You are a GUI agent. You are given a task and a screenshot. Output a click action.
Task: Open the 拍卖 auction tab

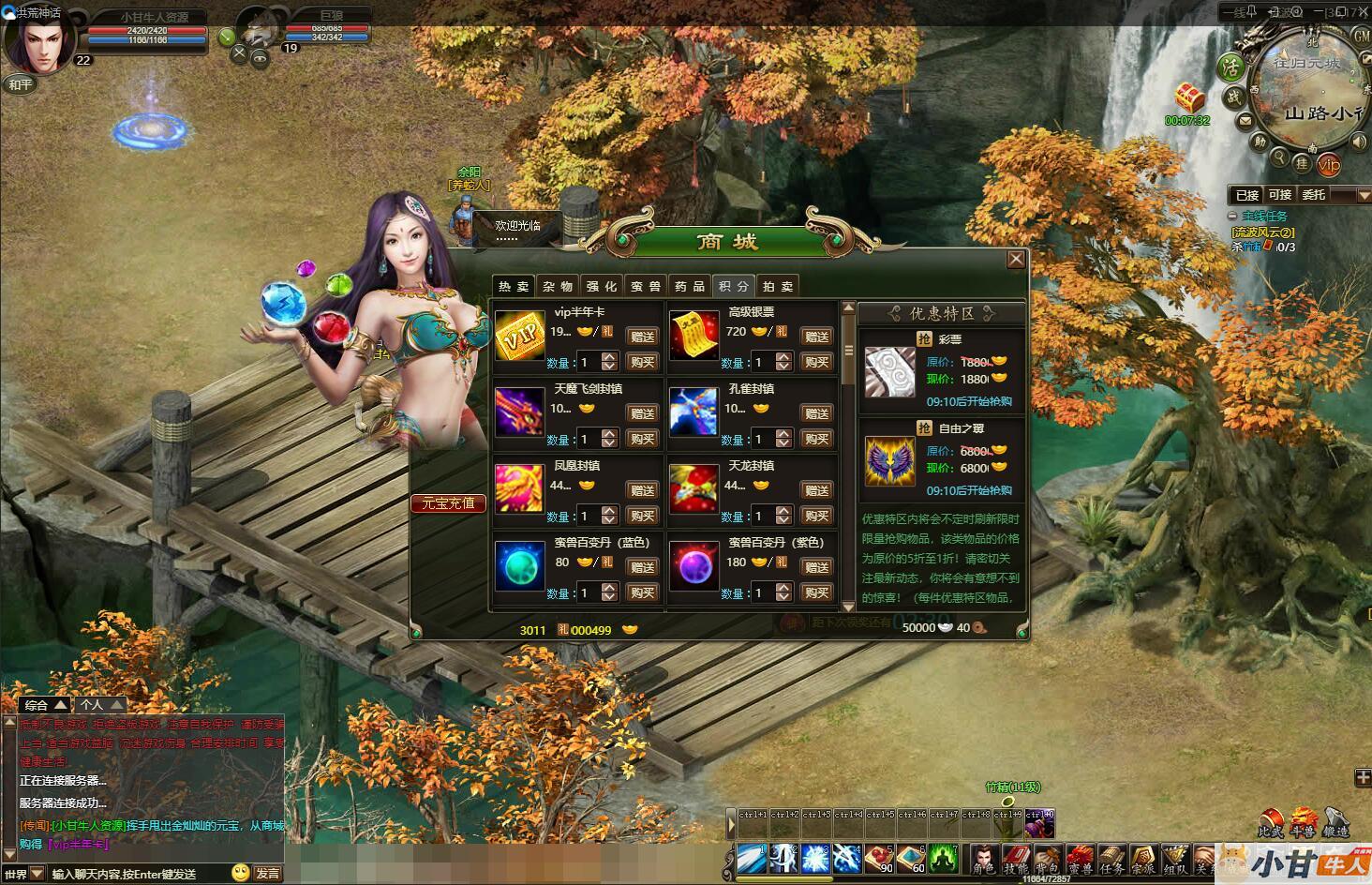(778, 286)
